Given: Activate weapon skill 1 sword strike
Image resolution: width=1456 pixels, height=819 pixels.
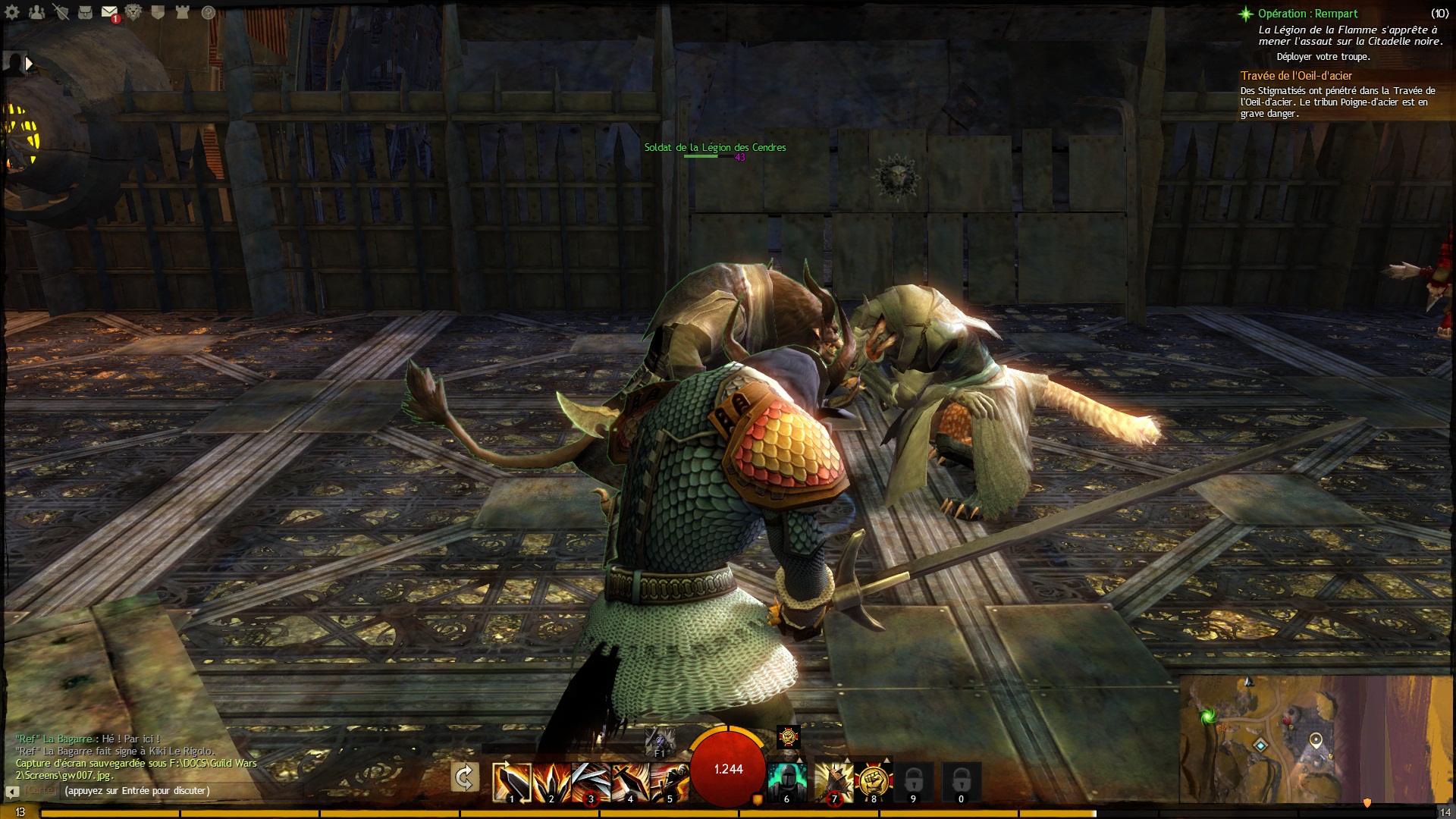Looking at the screenshot, I should (x=511, y=781).
